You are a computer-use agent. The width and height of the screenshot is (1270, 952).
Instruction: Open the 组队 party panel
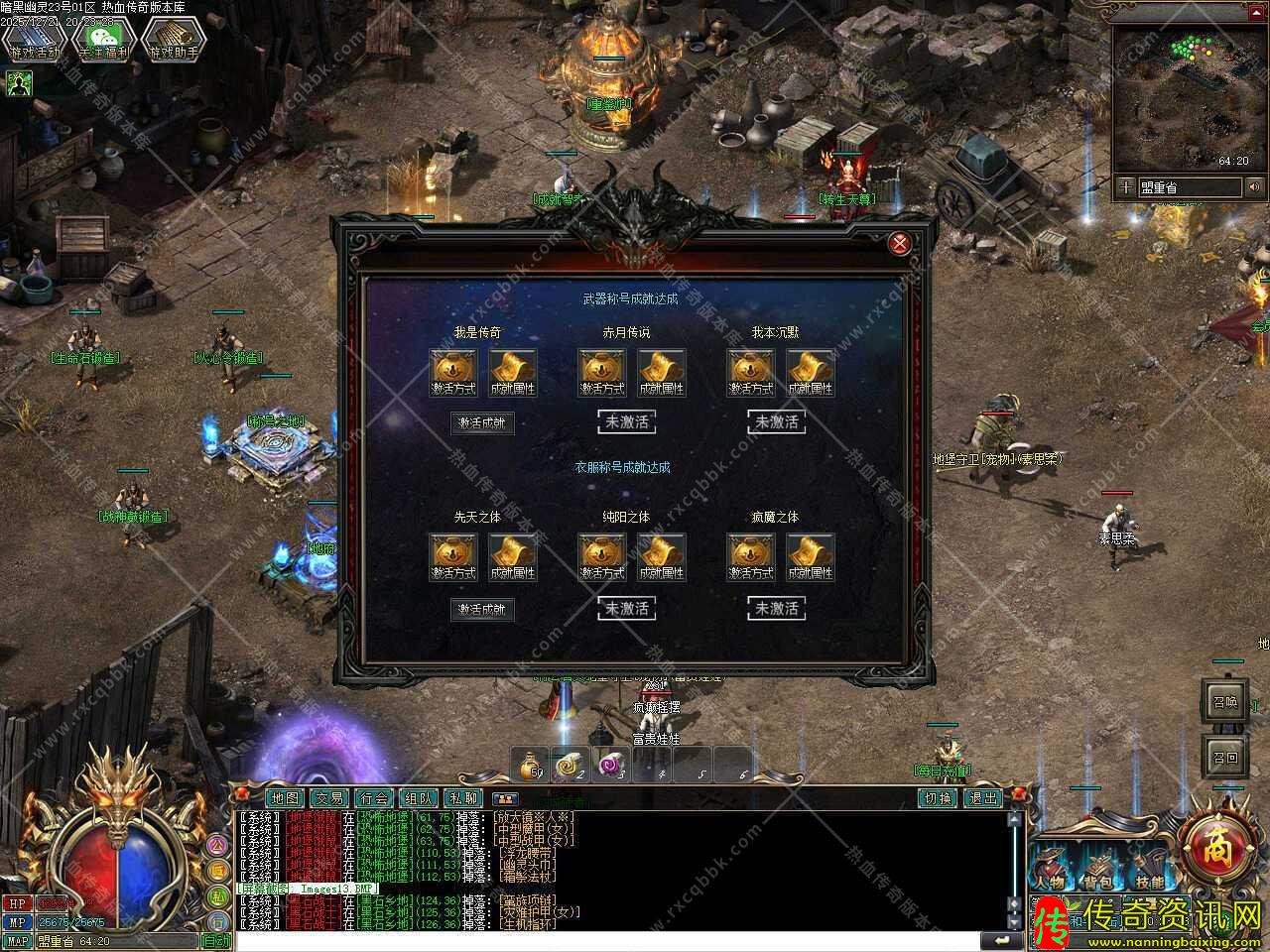[418, 797]
